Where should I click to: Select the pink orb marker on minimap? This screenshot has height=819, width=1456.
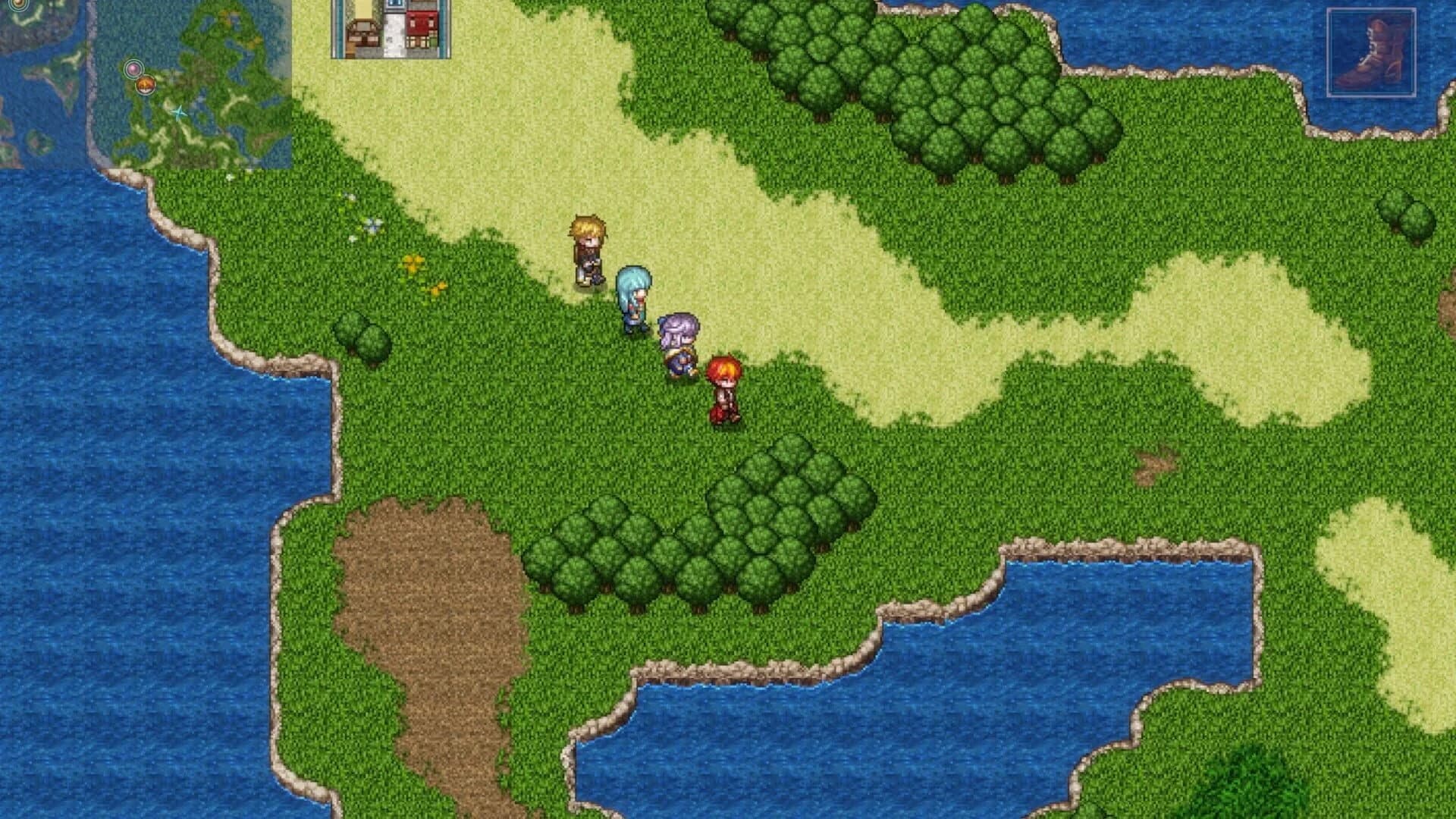coord(133,69)
